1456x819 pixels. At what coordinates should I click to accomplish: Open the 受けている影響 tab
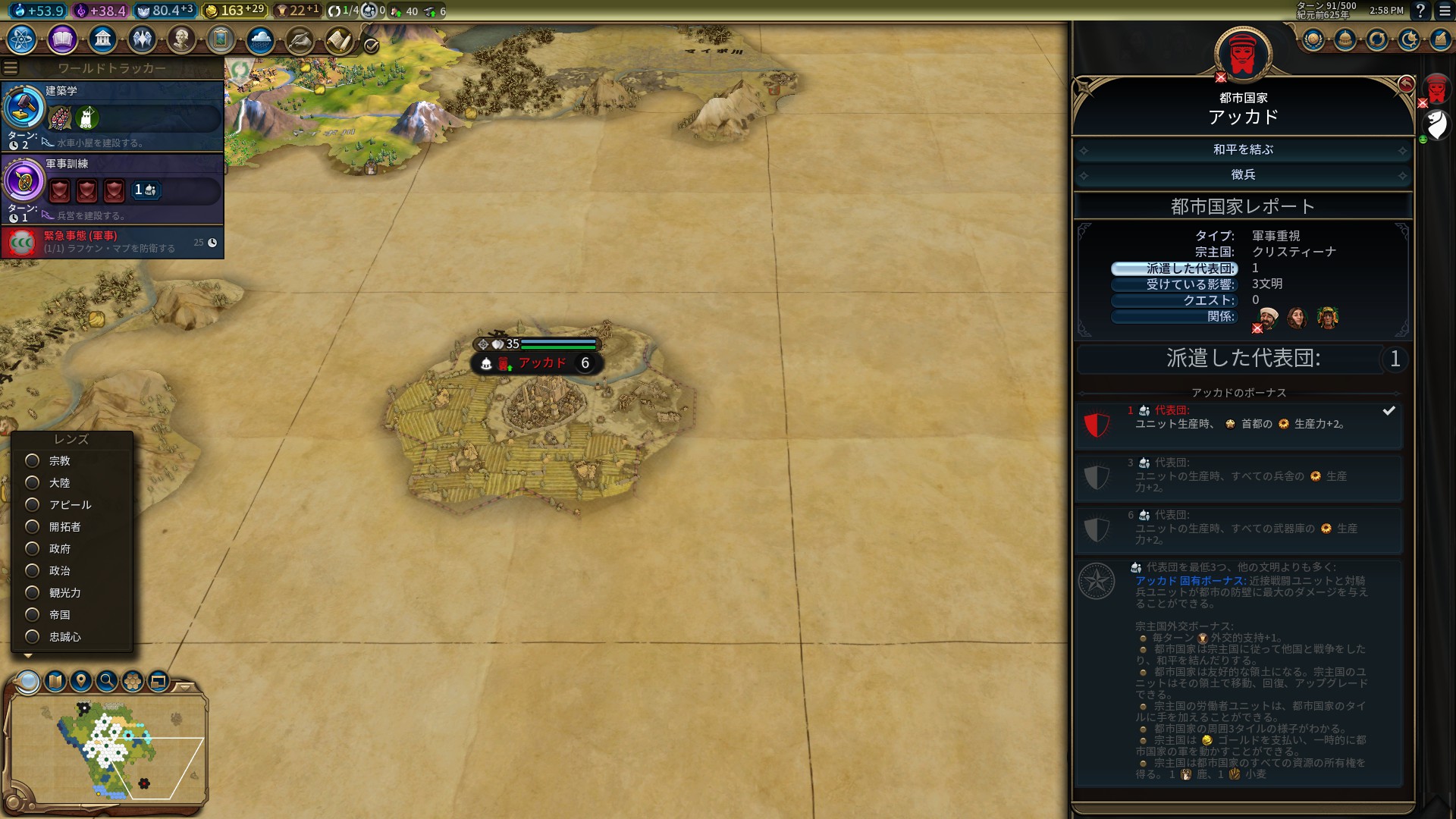tap(1174, 284)
